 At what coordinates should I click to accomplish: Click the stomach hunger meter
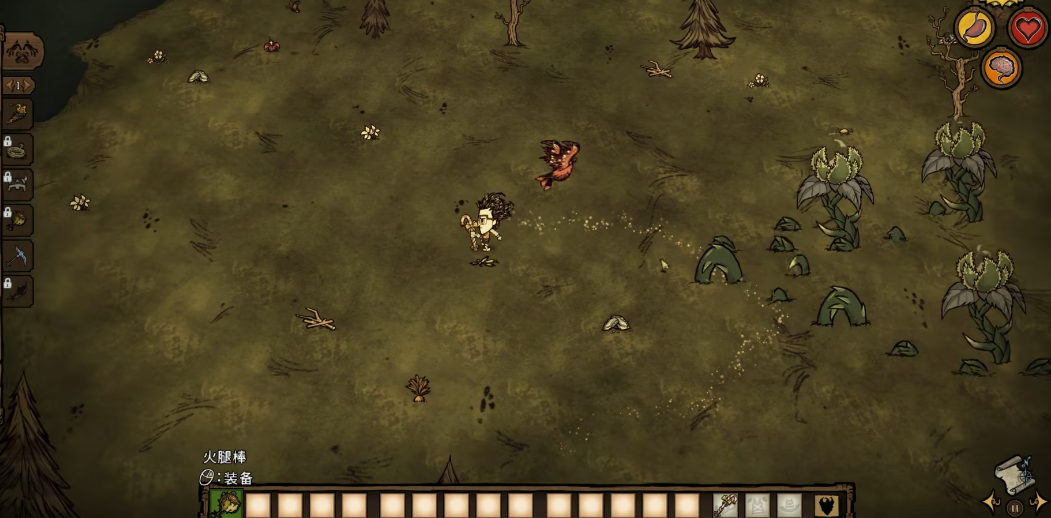coord(974,28)
